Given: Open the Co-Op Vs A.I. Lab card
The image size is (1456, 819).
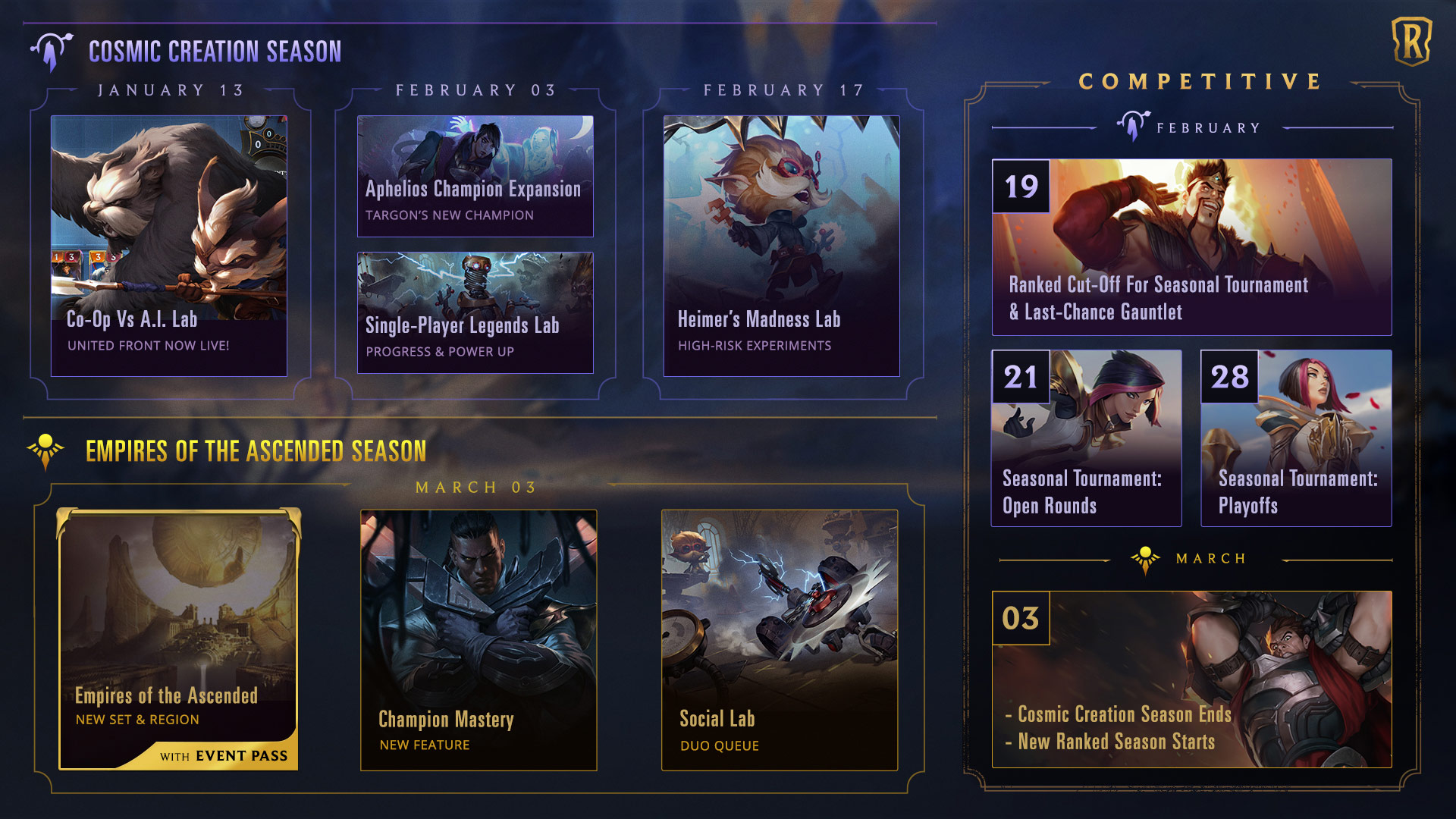Looking at the screenshot, I should 168,246.
